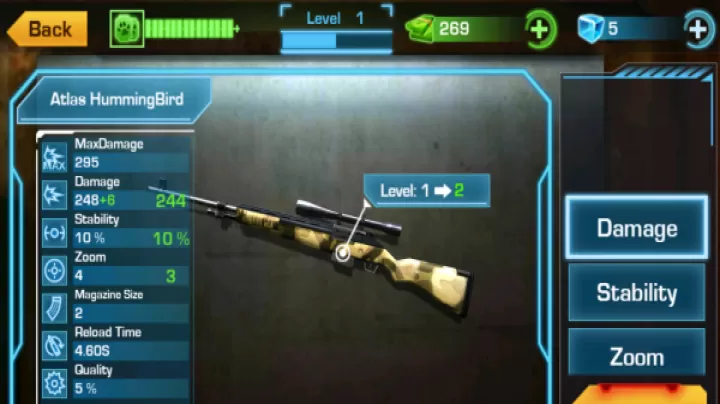Image resolution: width=720 pixels, height=404 pixels.
Task: Select the Damage upgrade tab
Action: click(x=637, y=228)
